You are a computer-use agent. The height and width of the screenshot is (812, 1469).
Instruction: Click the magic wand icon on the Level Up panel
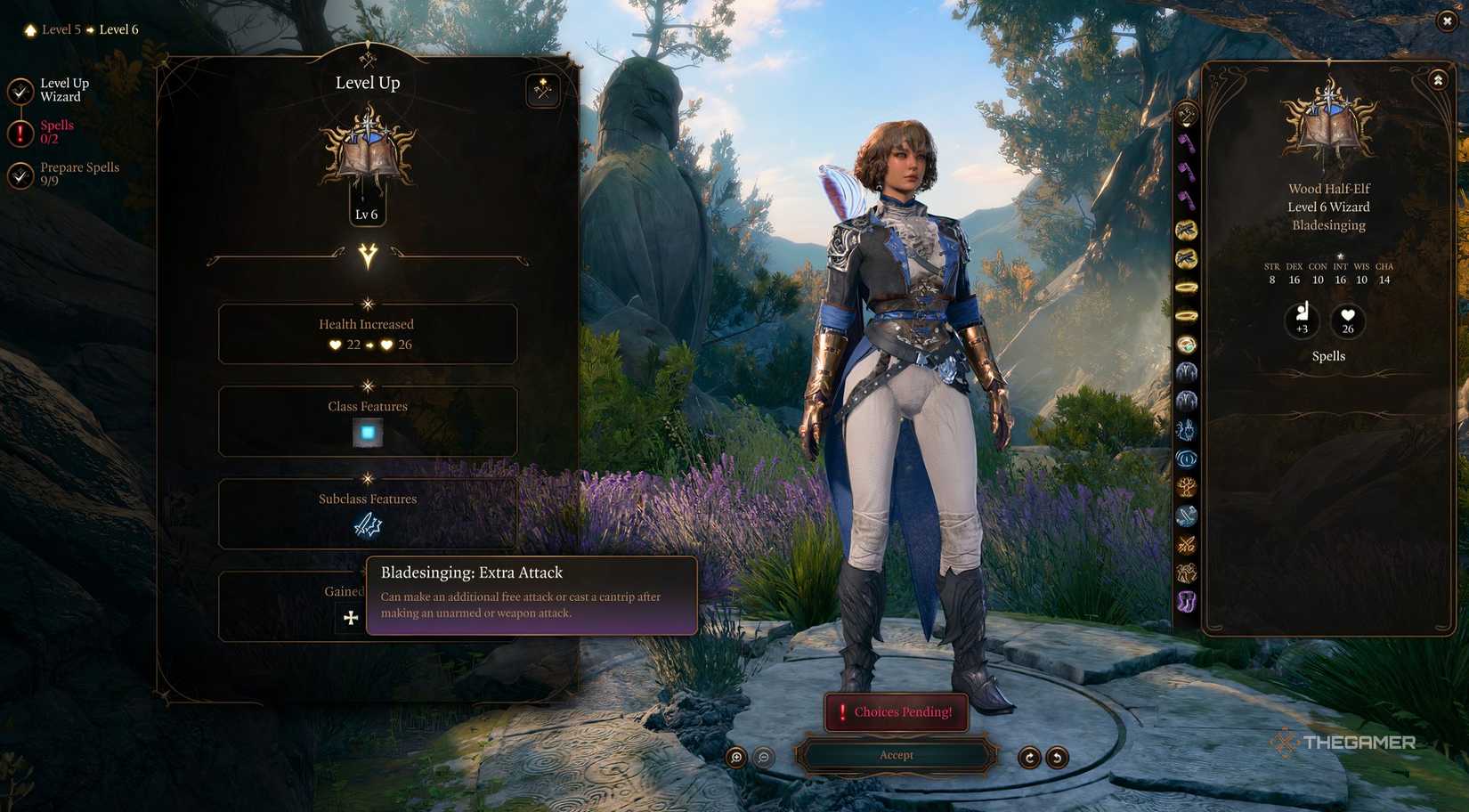pos(542,91)
